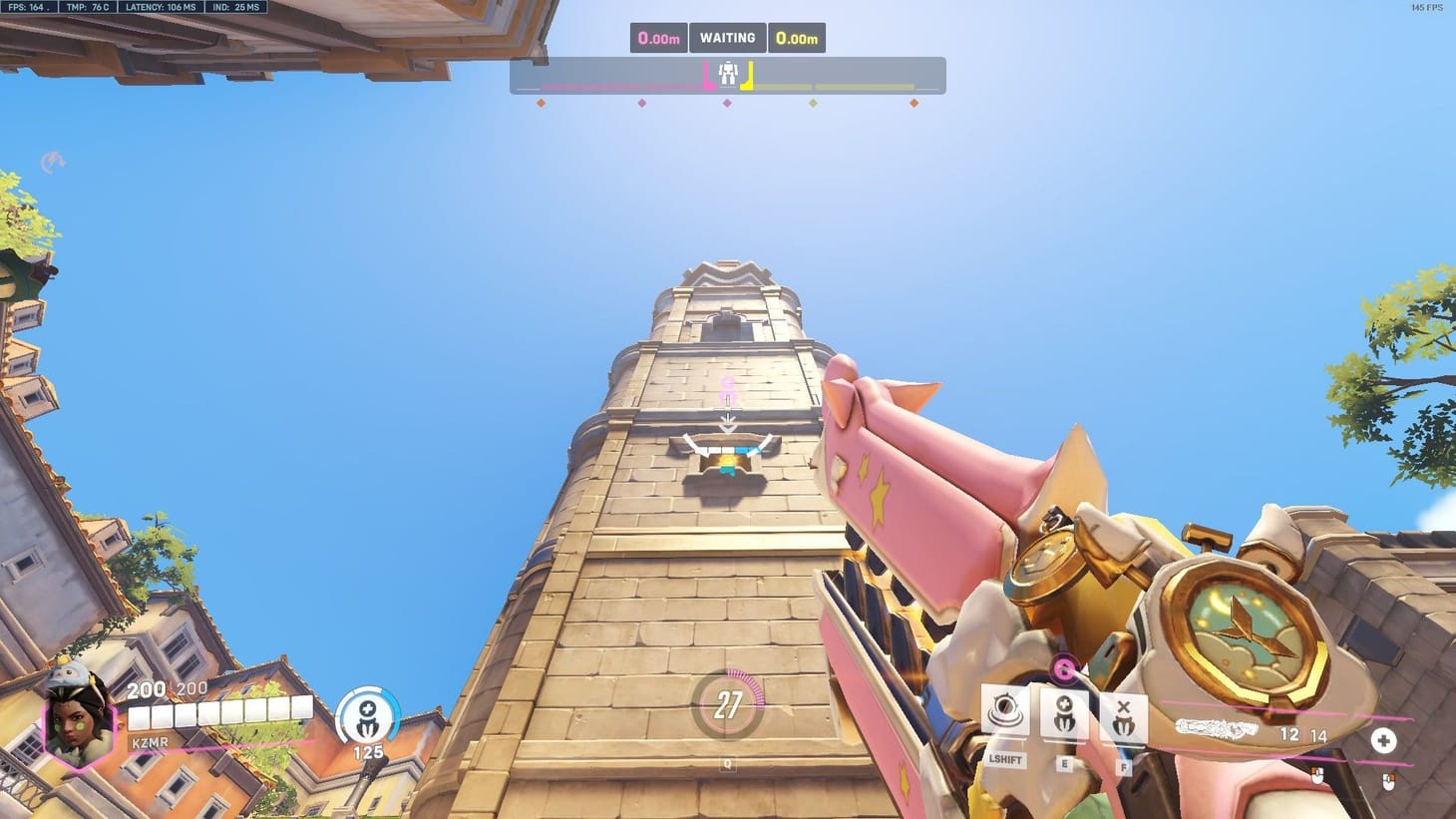Click the secondary fire mouse button icon
The height and width of the screenshot is (819, 1456).
[1386, 783]
